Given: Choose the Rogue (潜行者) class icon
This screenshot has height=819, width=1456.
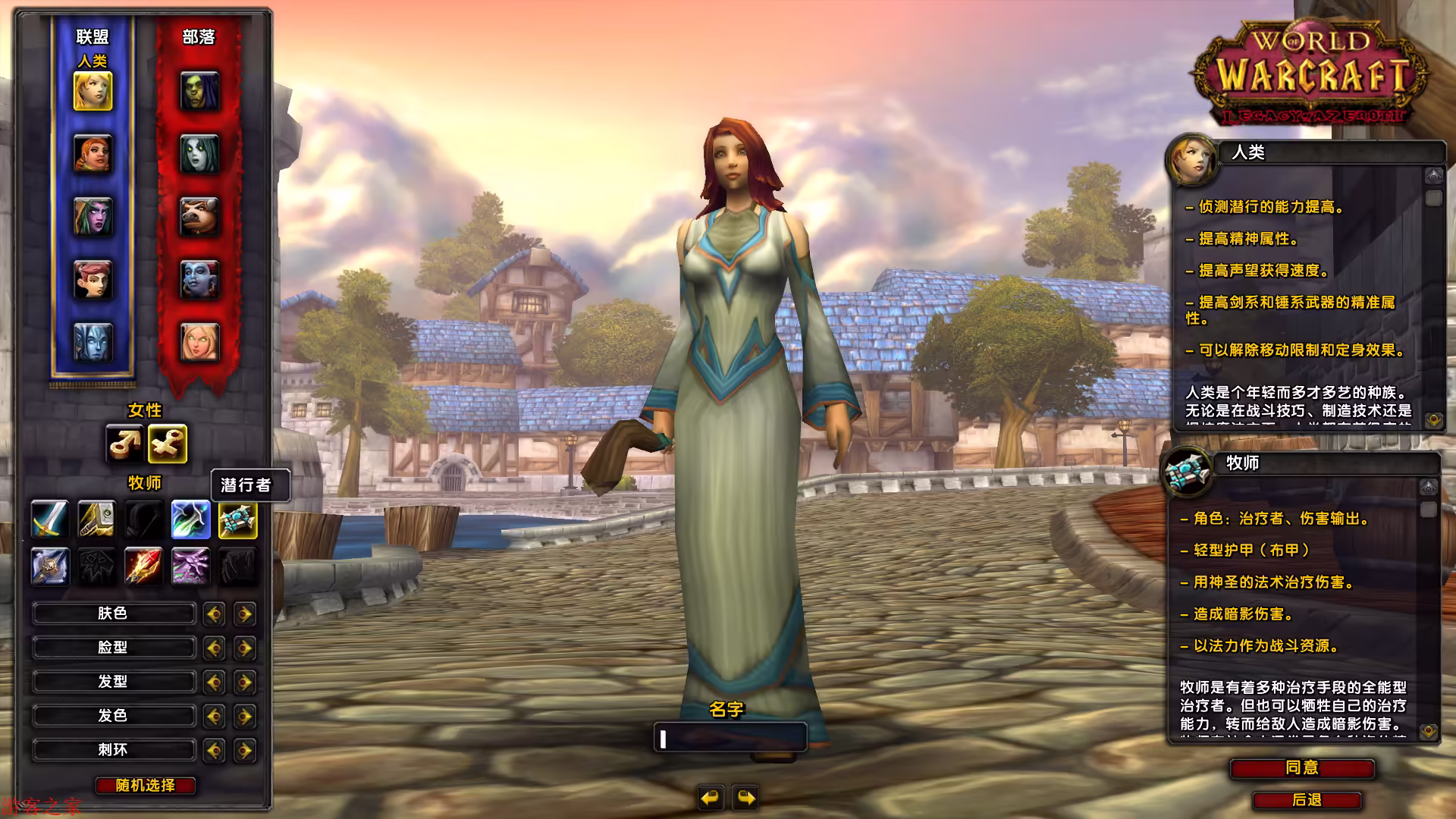Looking at the screenshot, I should (237, 519).
